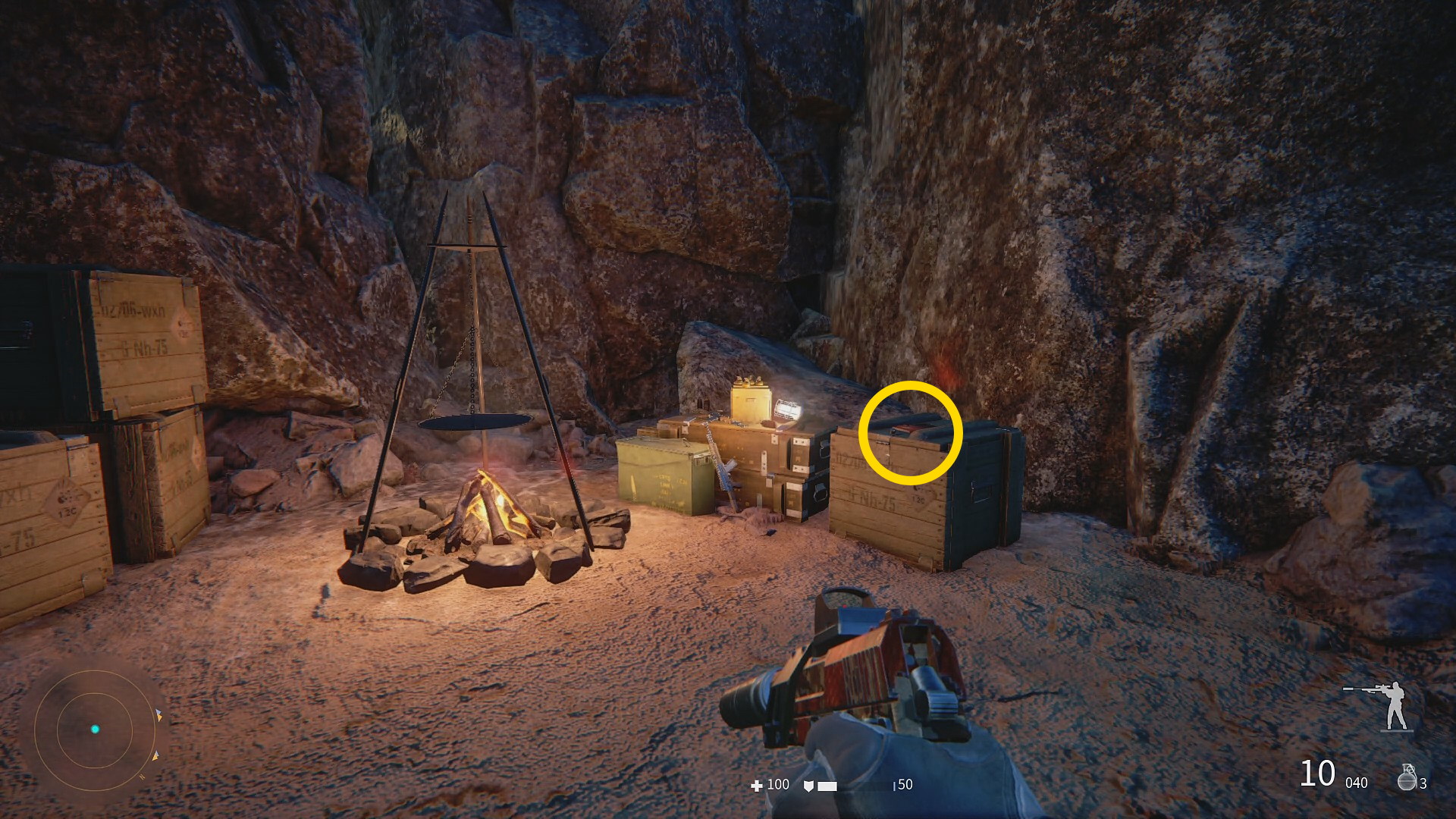Select the grenade icon

(x=1407, y=777)
